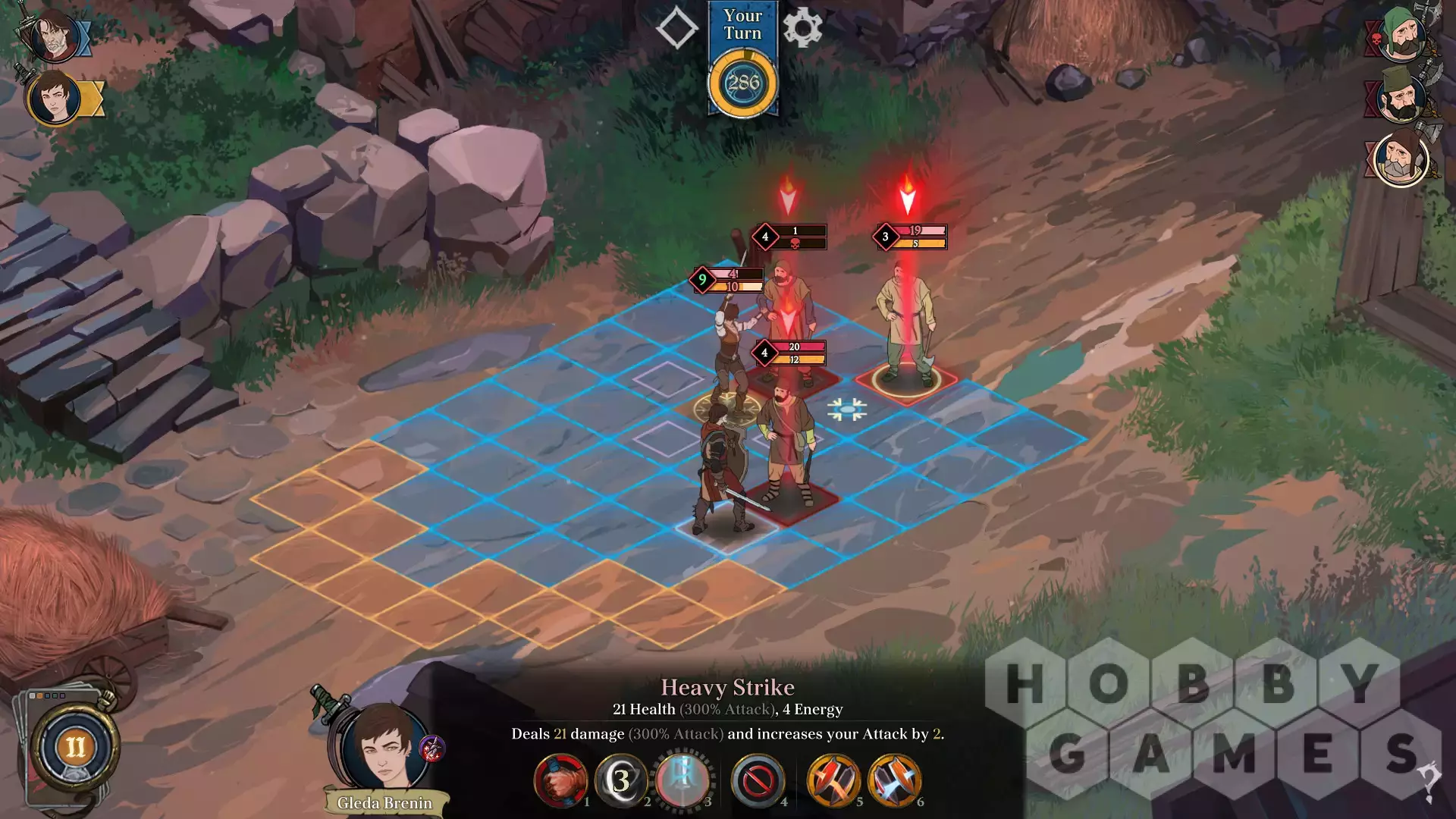Activate the glowing blue sword ability
Image resolution: width=1456 pixels, height=819 pixels.
point(682,780)
